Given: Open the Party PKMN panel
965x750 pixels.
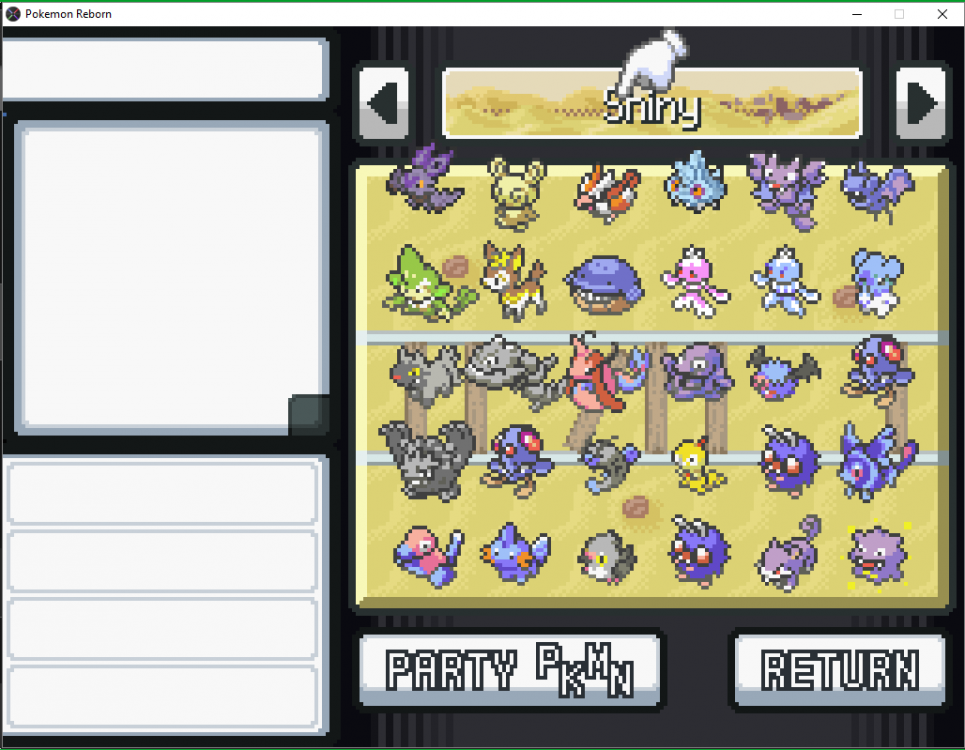Looking at the screenshot, I should (x=510, y=668).
